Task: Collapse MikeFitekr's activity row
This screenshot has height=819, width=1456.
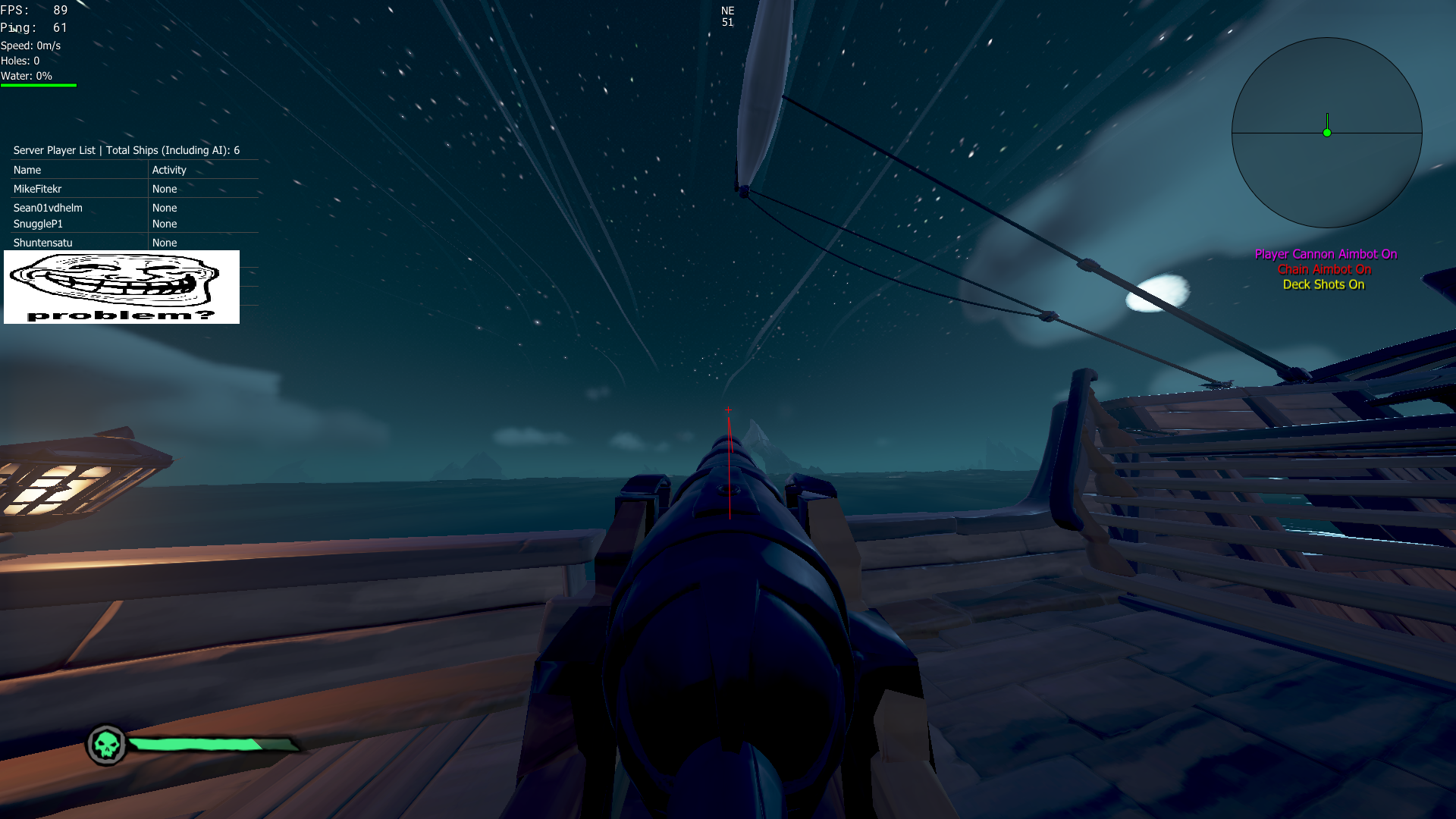Action: point(165,189)
